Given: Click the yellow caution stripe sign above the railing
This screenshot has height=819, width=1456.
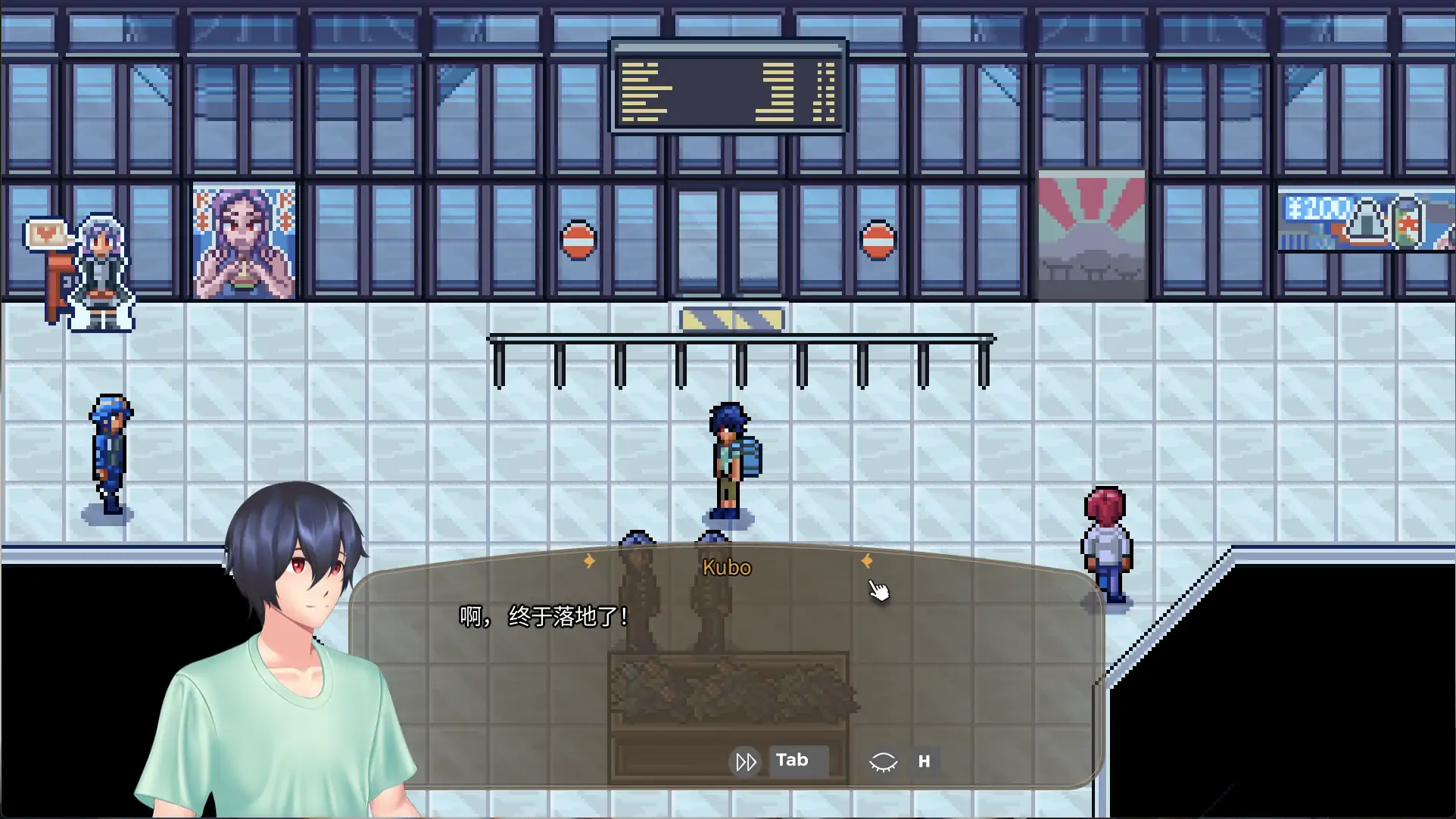Looking at the screenshot, I should pos(731,319).
